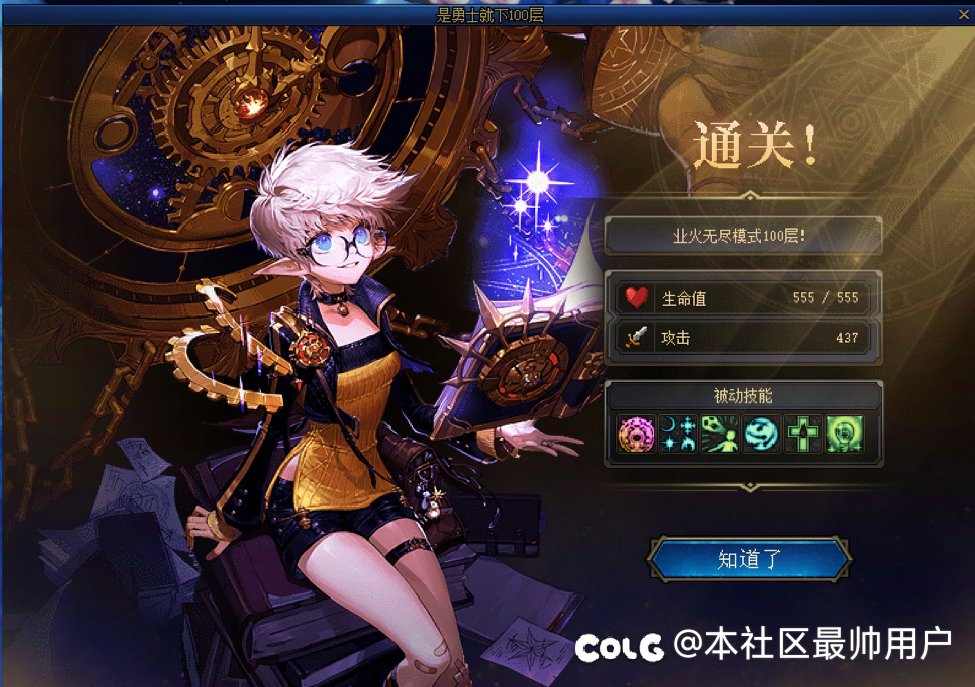Select the green cross passive skill
975x687 pixels.
pyautogui.click(x=803, y=434)
